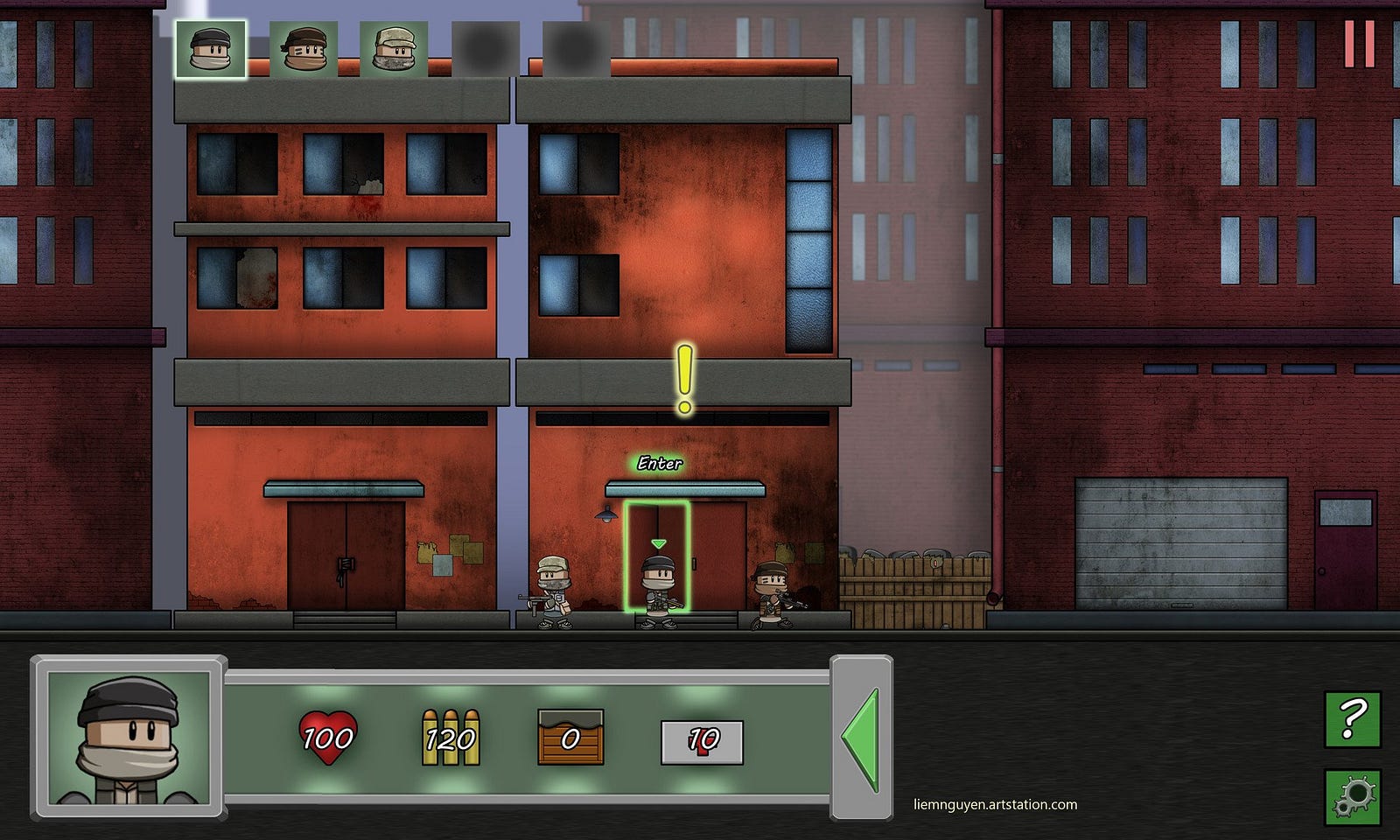Select the black beanie soldier portrait
Screen dimensions: 1400x840
[x=211, y=49]
